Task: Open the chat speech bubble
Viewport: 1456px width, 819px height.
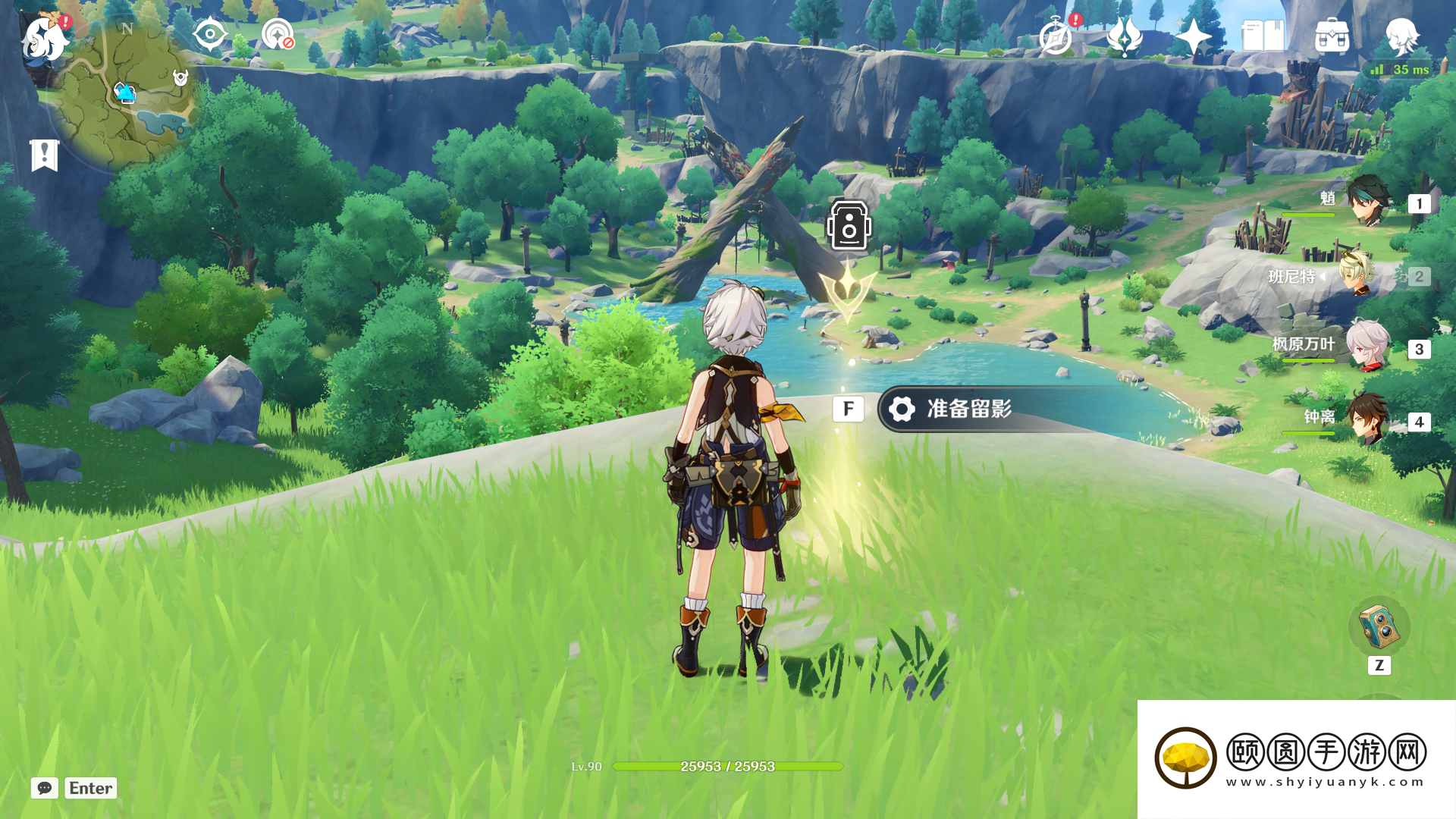Action: pos(45,788)
